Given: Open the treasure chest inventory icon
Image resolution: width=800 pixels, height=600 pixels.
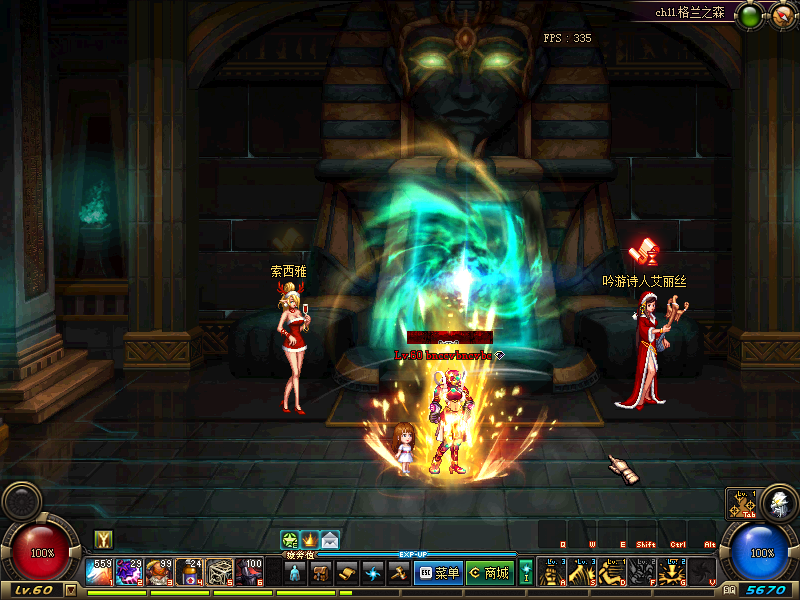Looking at the screenshot, I should point(321,573).
